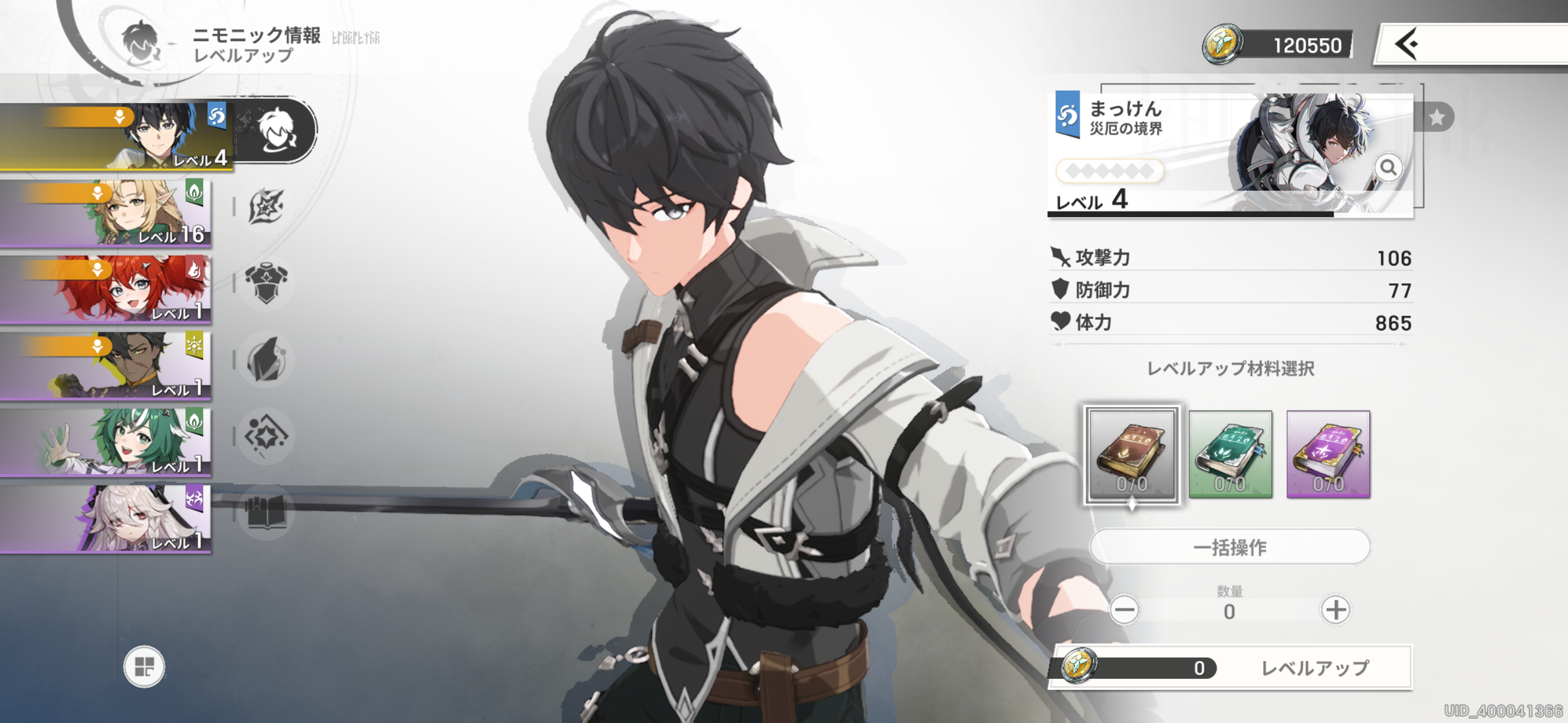Open the grid view button
This screenshot has height=723, width=1568.
[x=144, y=667]
